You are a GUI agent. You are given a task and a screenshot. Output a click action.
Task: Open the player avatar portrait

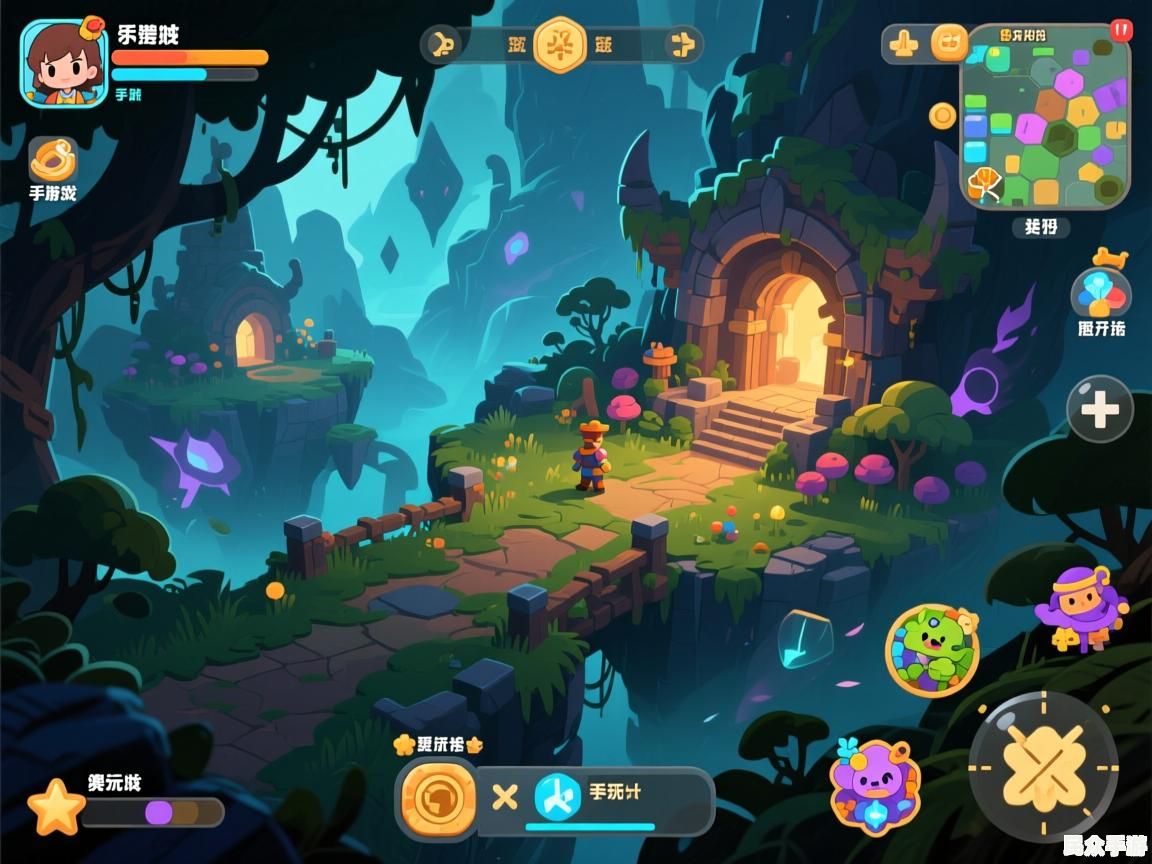64,62
